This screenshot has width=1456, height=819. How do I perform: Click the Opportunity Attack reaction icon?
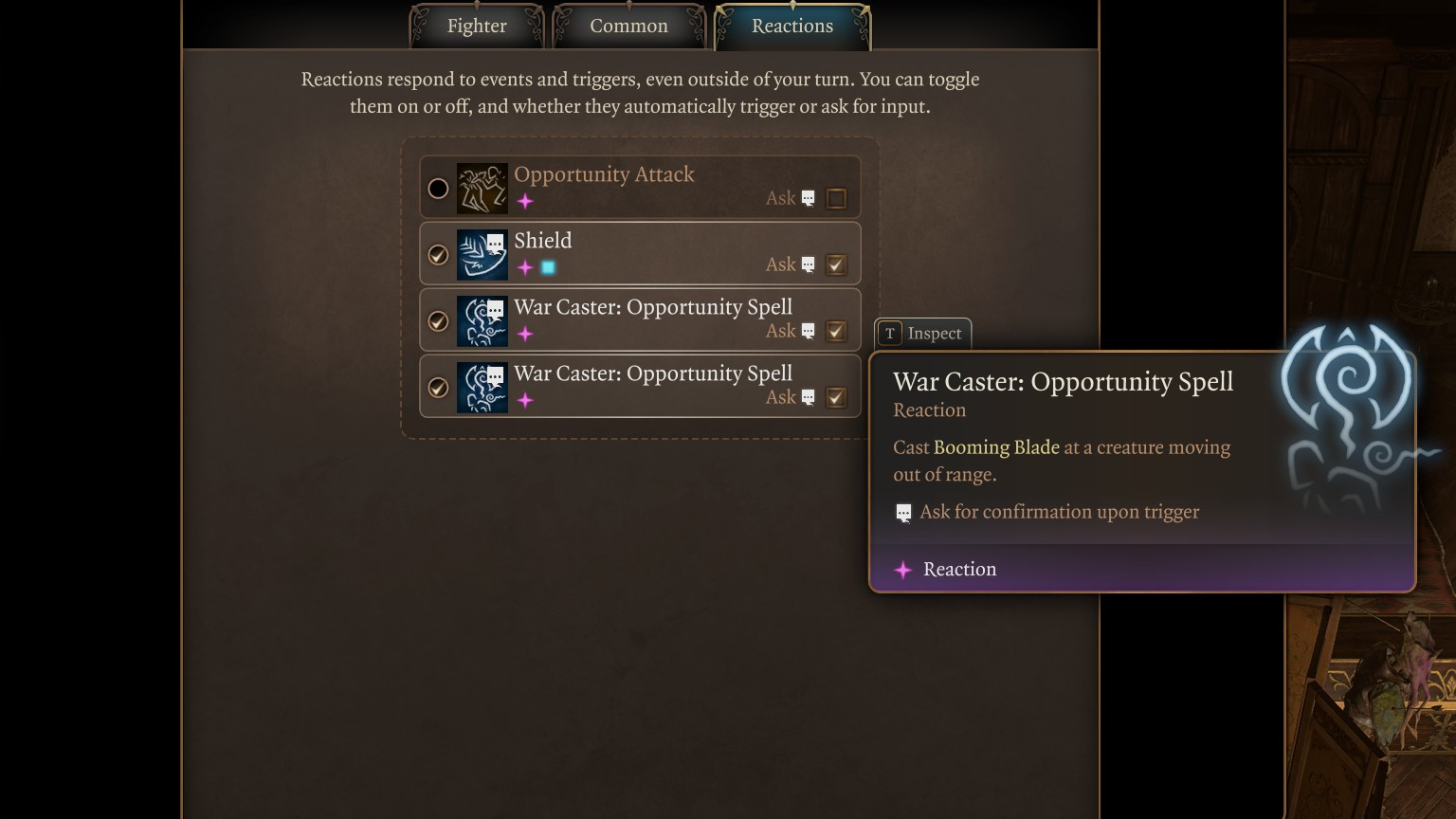(482, 189)
